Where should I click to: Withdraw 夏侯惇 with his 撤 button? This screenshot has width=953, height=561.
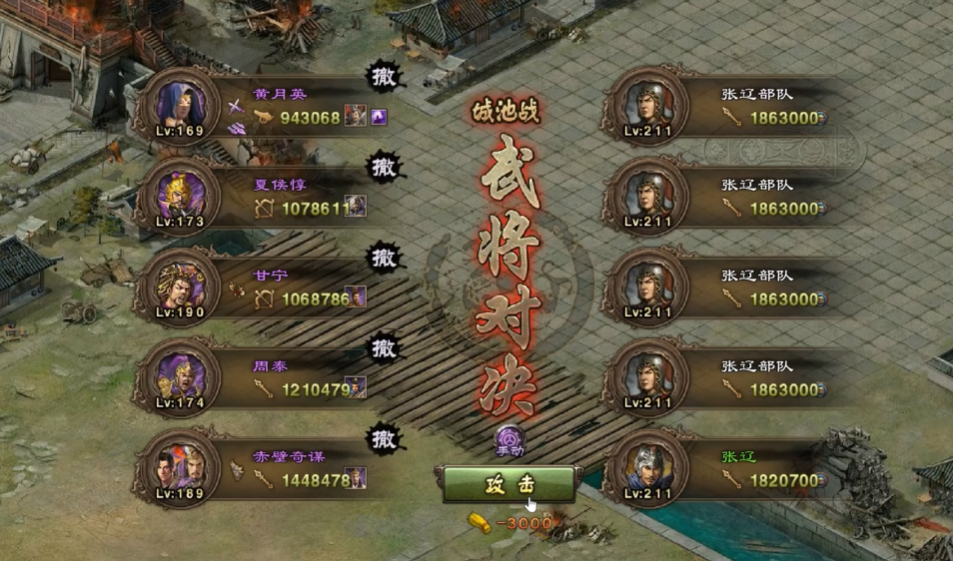tap(384, 167)
